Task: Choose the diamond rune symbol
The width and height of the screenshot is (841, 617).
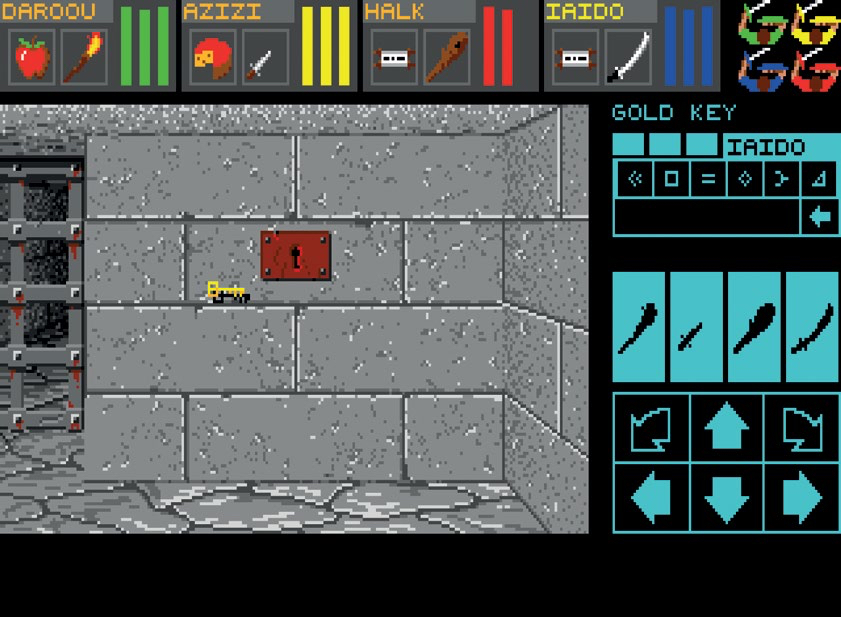Action: 744,180
